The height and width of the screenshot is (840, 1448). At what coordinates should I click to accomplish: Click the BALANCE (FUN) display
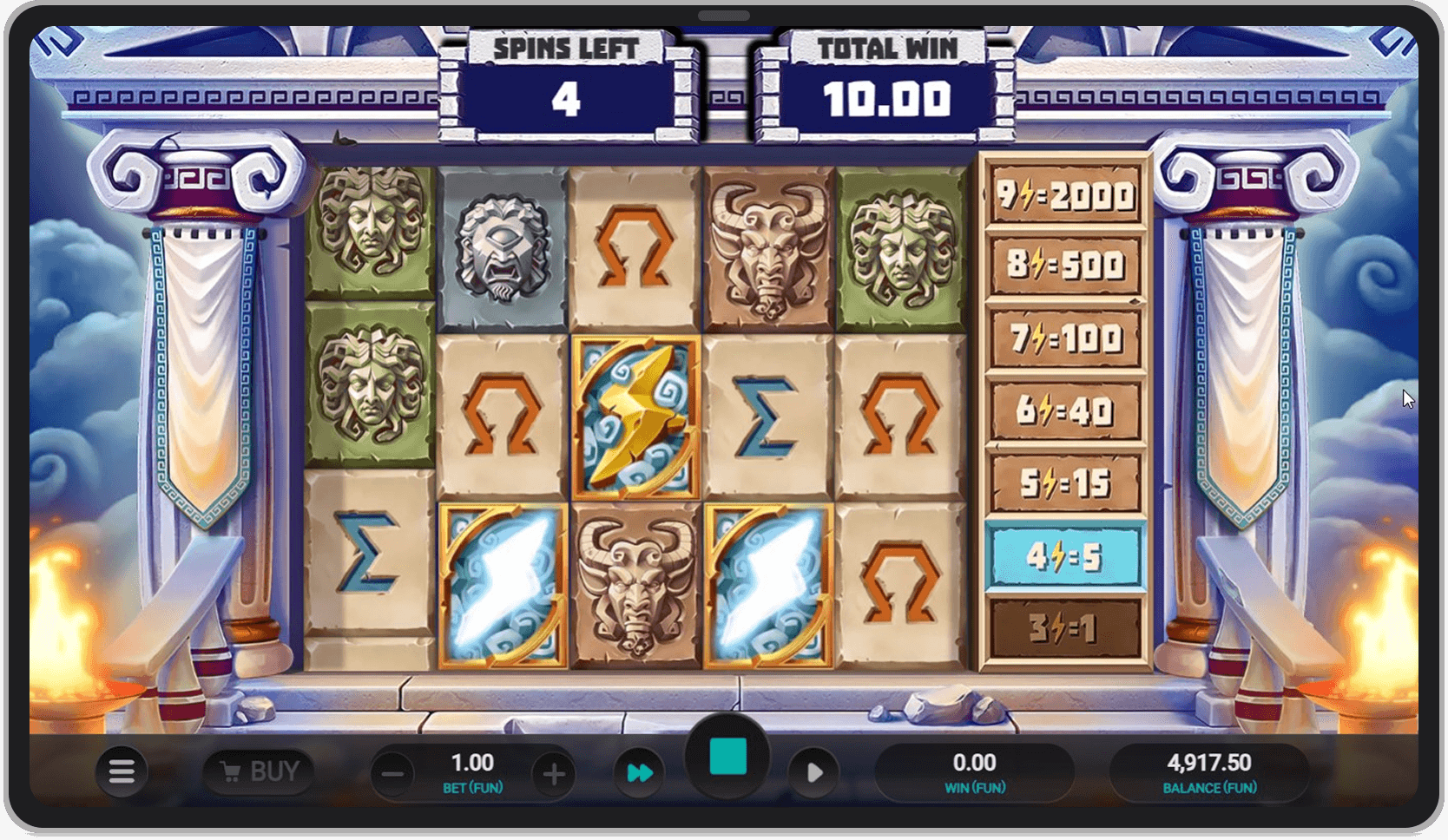point(1209,771)
